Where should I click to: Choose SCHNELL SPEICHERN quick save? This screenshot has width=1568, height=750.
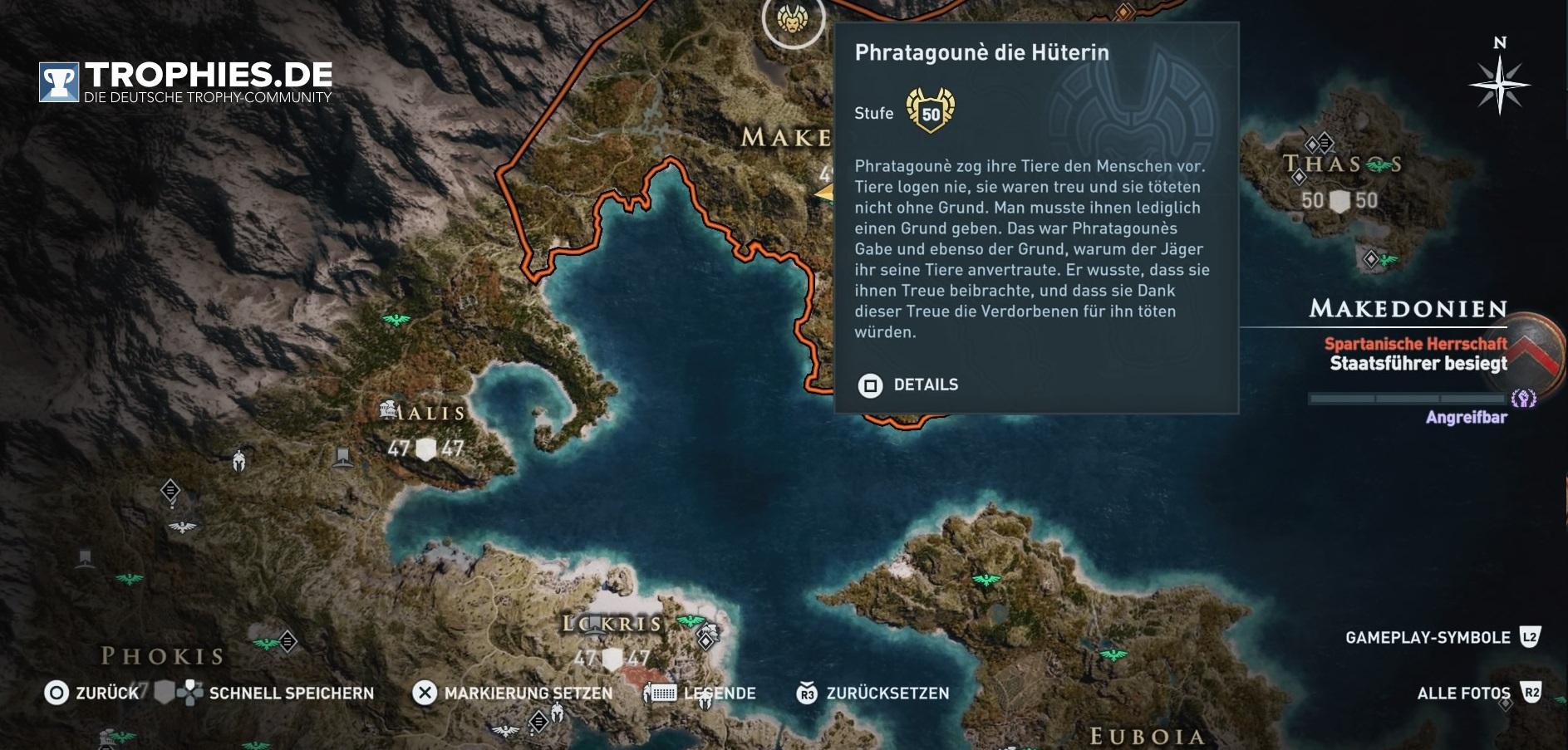pos(276,693)
